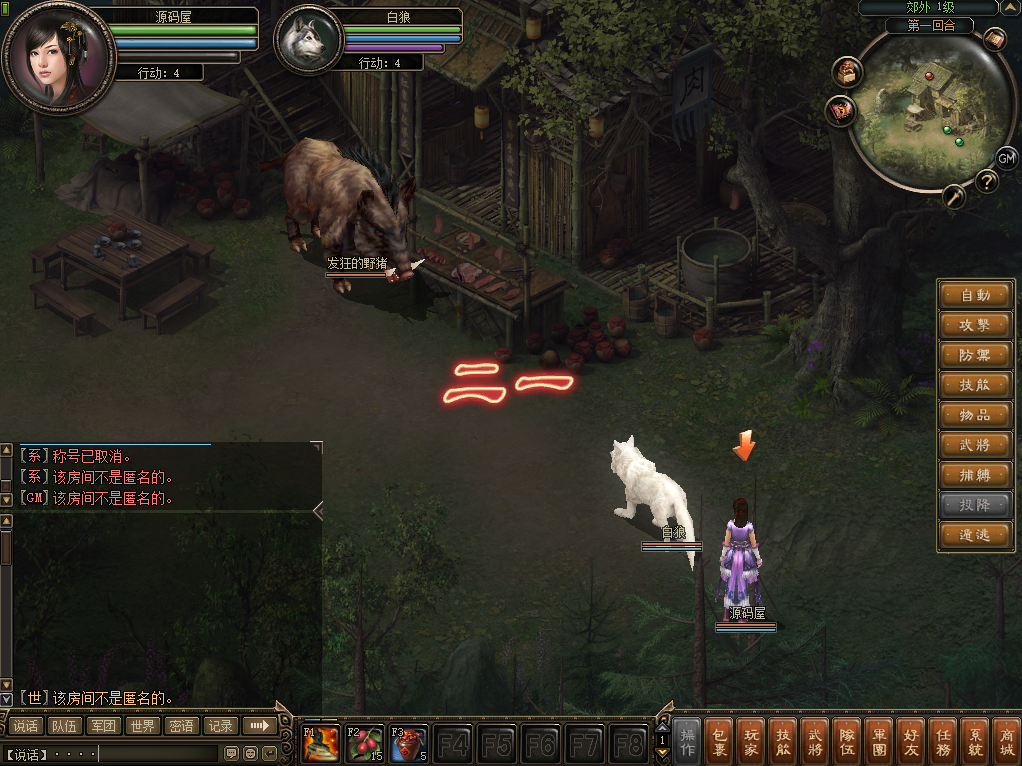Click the GM button beside the minimap
The width and height of the screenshot is (1022, 766).
click(1006, 158)
